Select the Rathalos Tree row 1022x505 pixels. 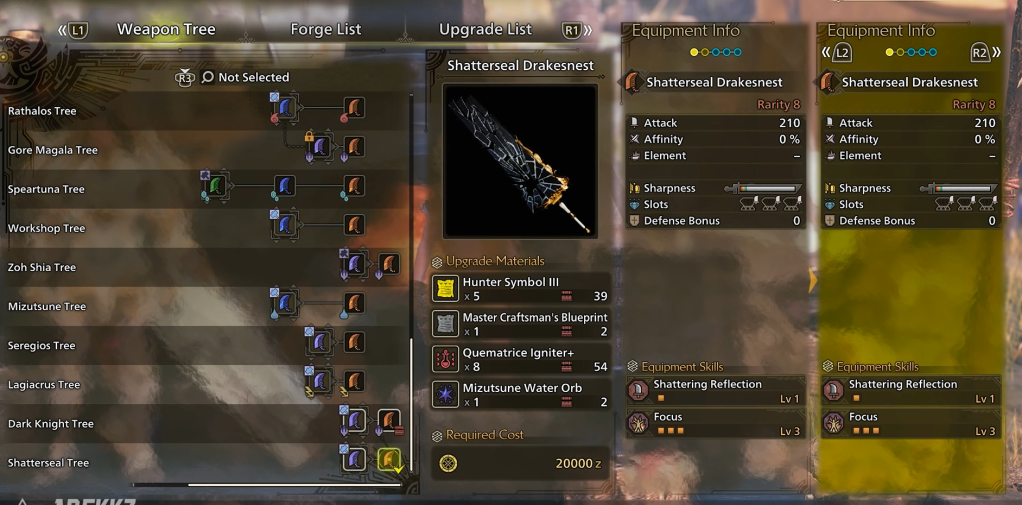tap(42, 111)
